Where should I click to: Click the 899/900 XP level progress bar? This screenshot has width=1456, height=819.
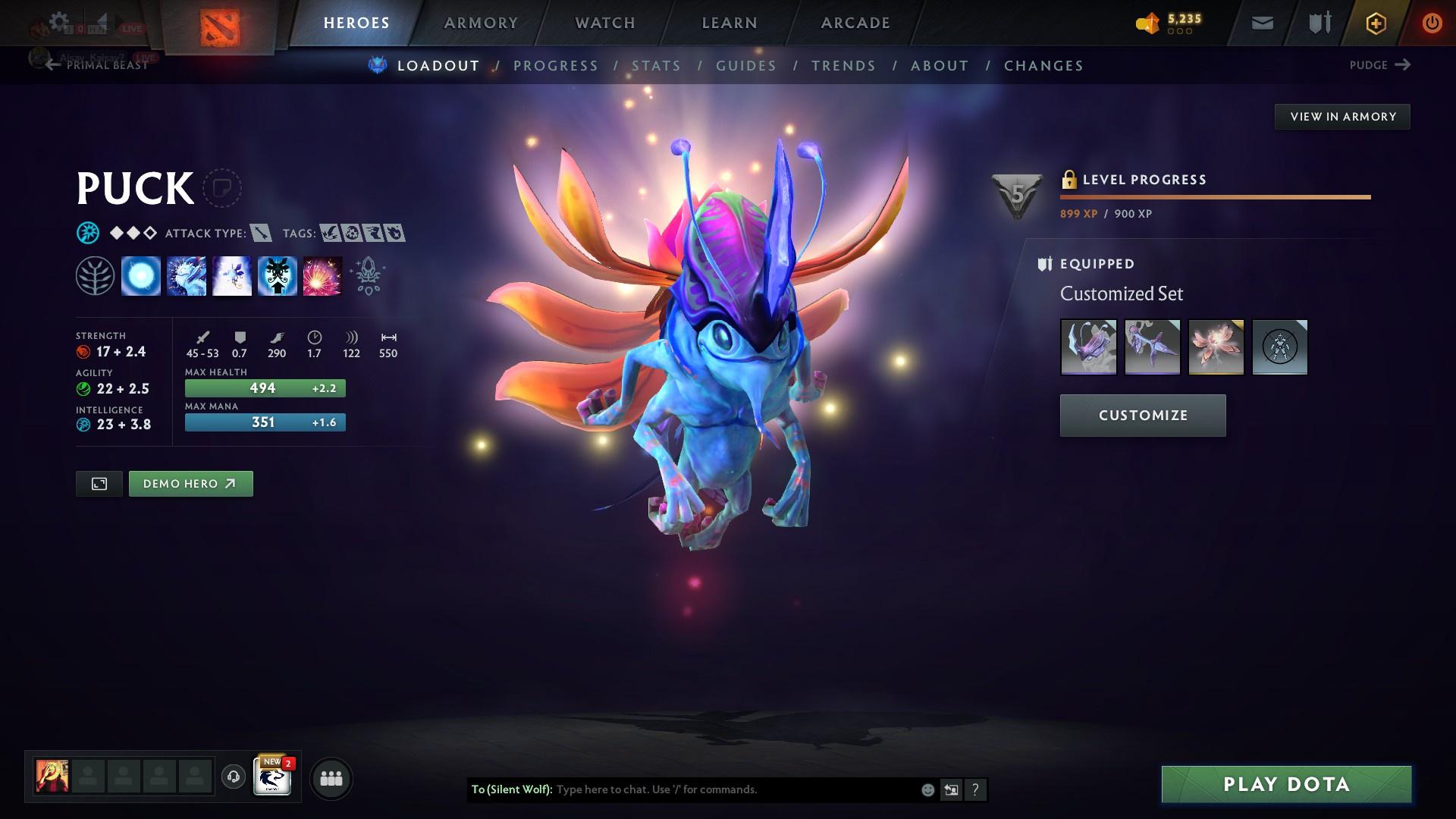point(1213,196)
